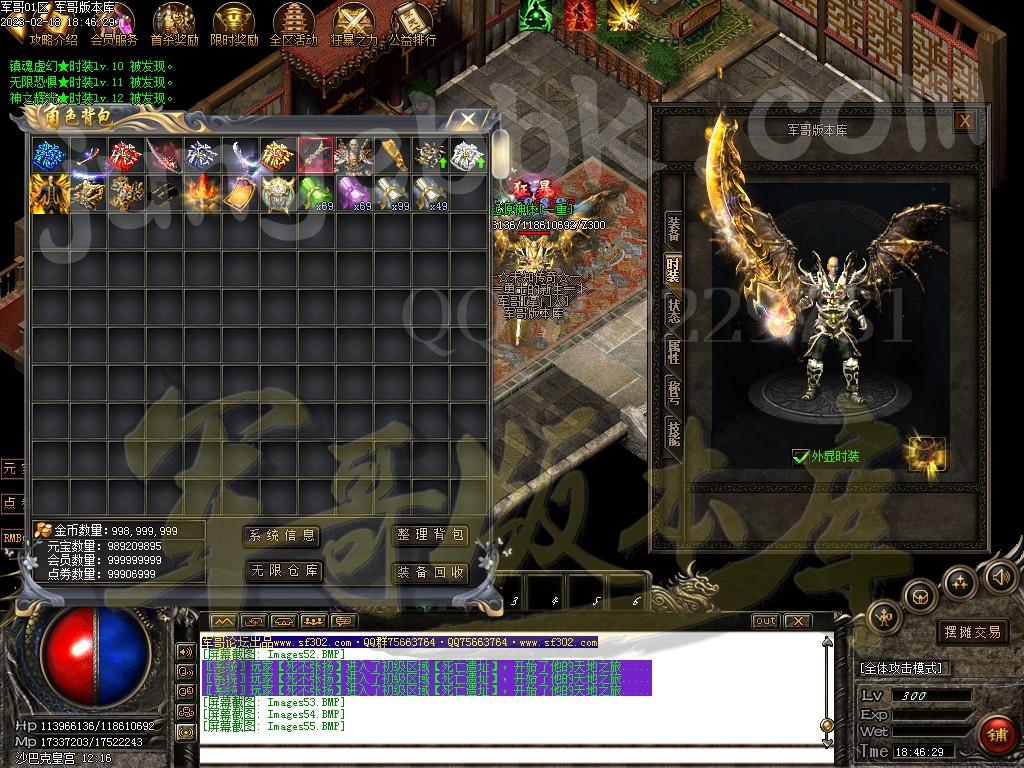The image size is (1024, 768).
Task: Open 摆摊交易 stall trading
Action: pyautogui.click(x=972, y=632)
